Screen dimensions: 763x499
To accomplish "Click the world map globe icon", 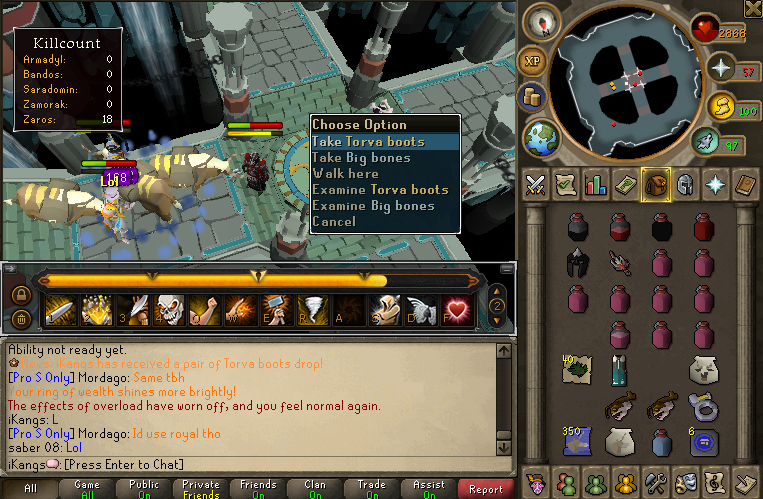I will (x=541, y=135).
